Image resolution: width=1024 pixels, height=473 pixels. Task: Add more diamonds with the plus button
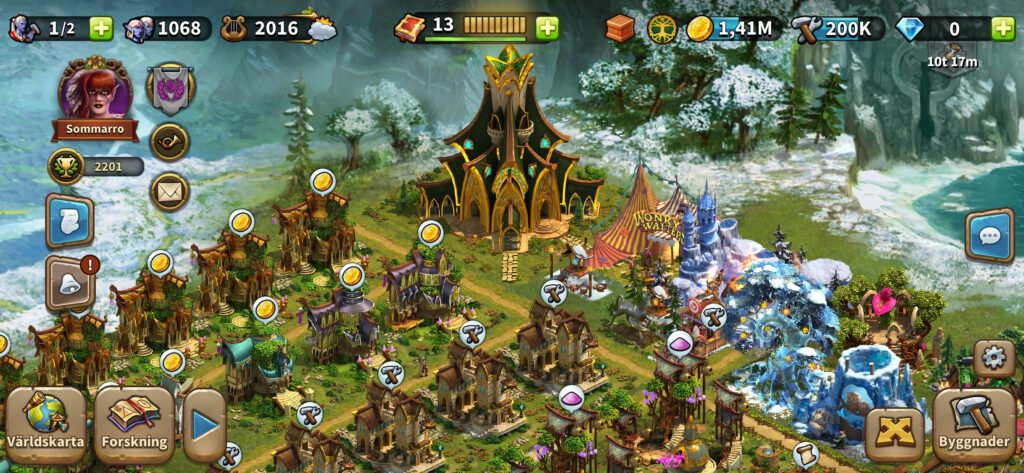point(1002,28)
